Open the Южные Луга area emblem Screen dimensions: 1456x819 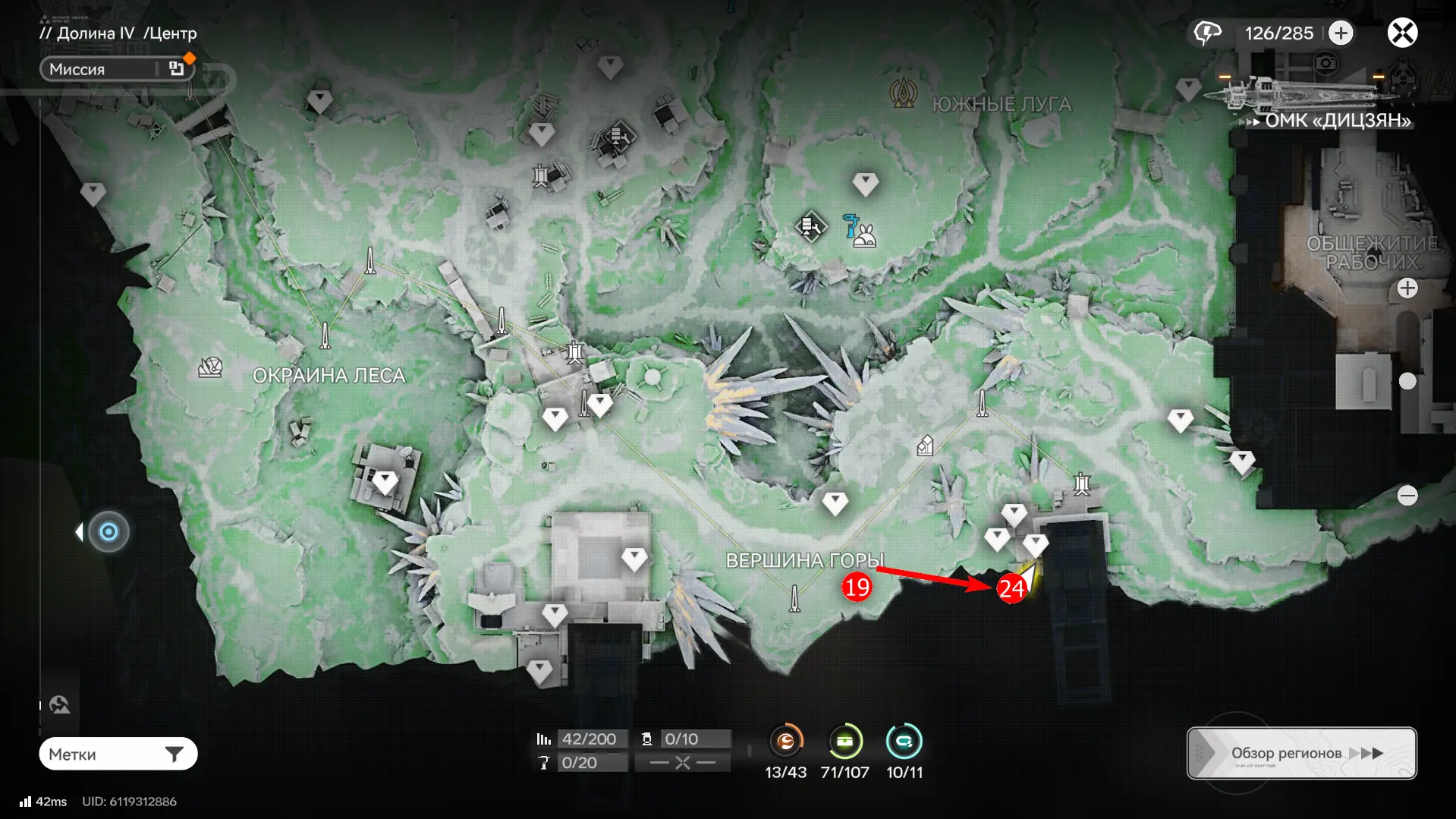click(x=903, y=94)
